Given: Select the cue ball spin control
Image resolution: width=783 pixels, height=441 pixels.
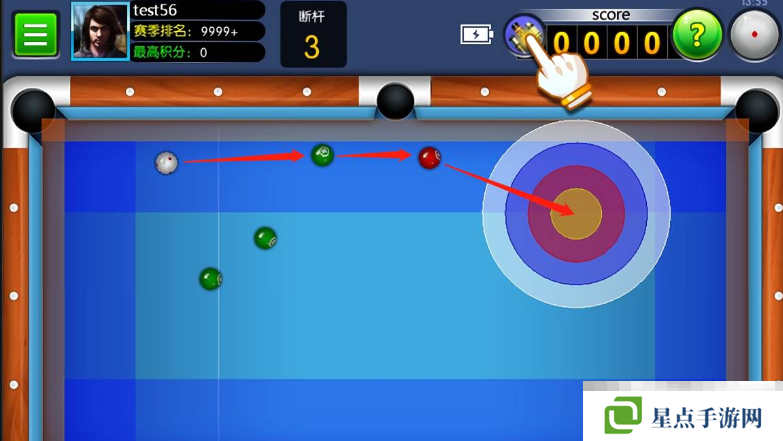Looking at the screenshot, I should point(753,36).
